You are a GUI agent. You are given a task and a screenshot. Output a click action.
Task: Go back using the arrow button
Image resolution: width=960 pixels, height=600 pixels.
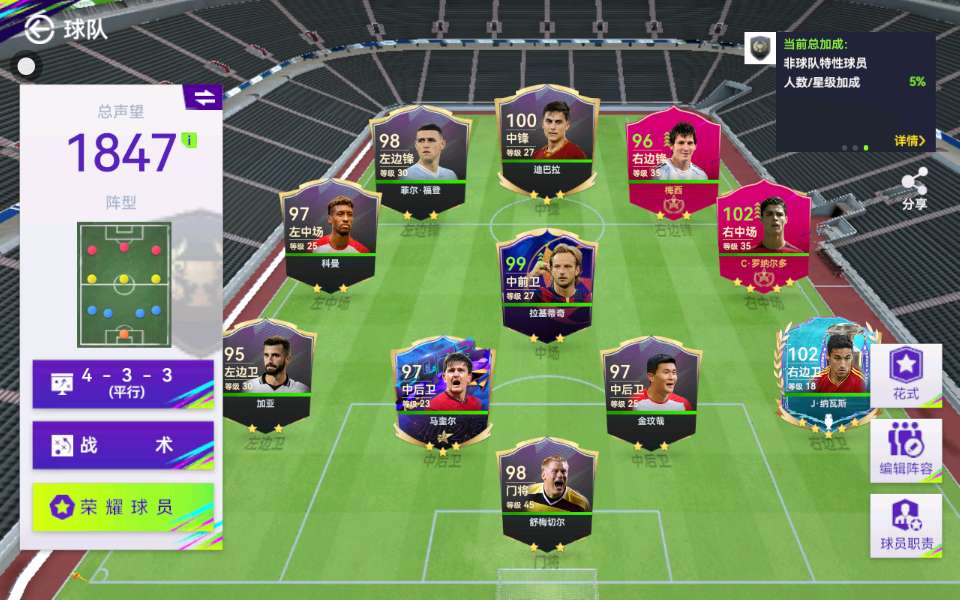tap(39, 30)
